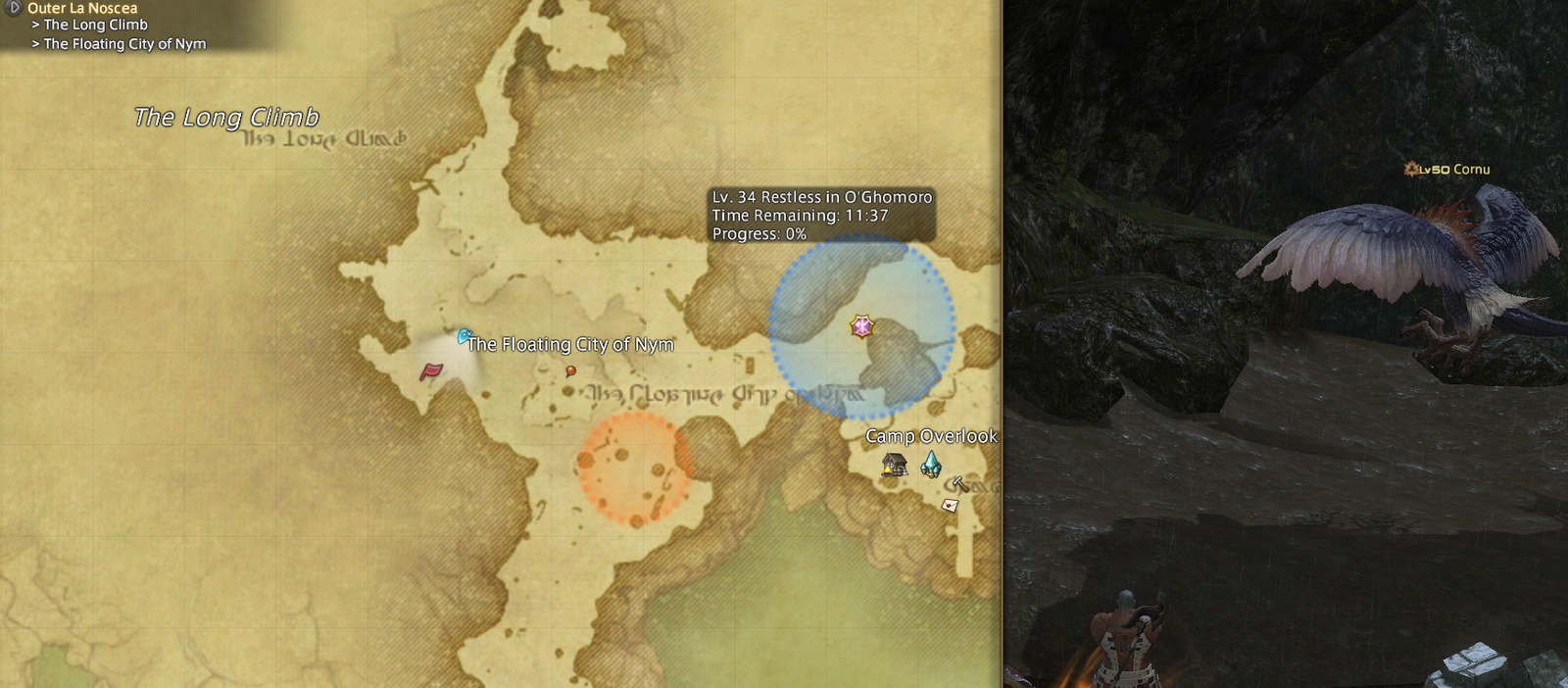Image resolution: width=1568 pixels, height=688 pixels.
Task: Click the blue marker by Floating City label
Action: 465,336
